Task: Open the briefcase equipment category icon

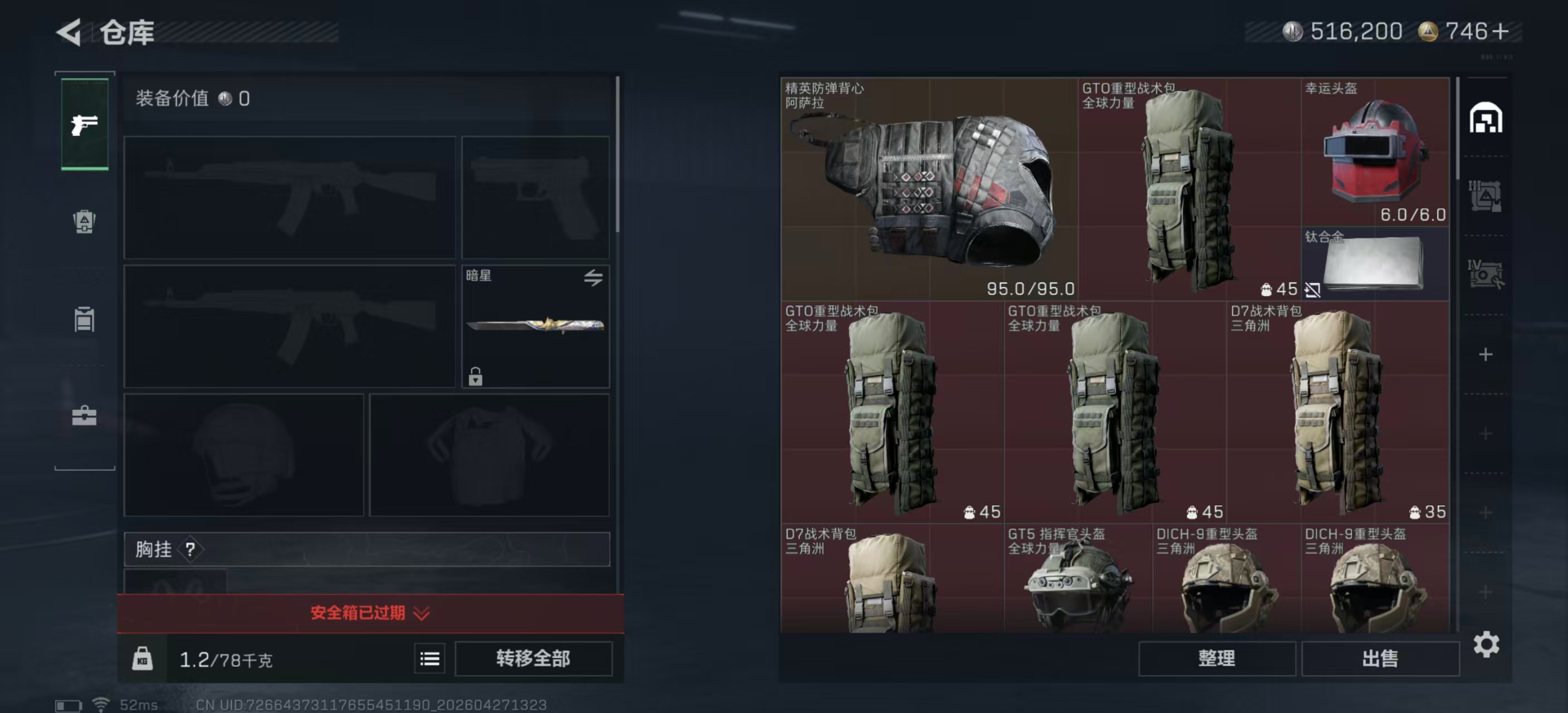Action: click(84, 417)
